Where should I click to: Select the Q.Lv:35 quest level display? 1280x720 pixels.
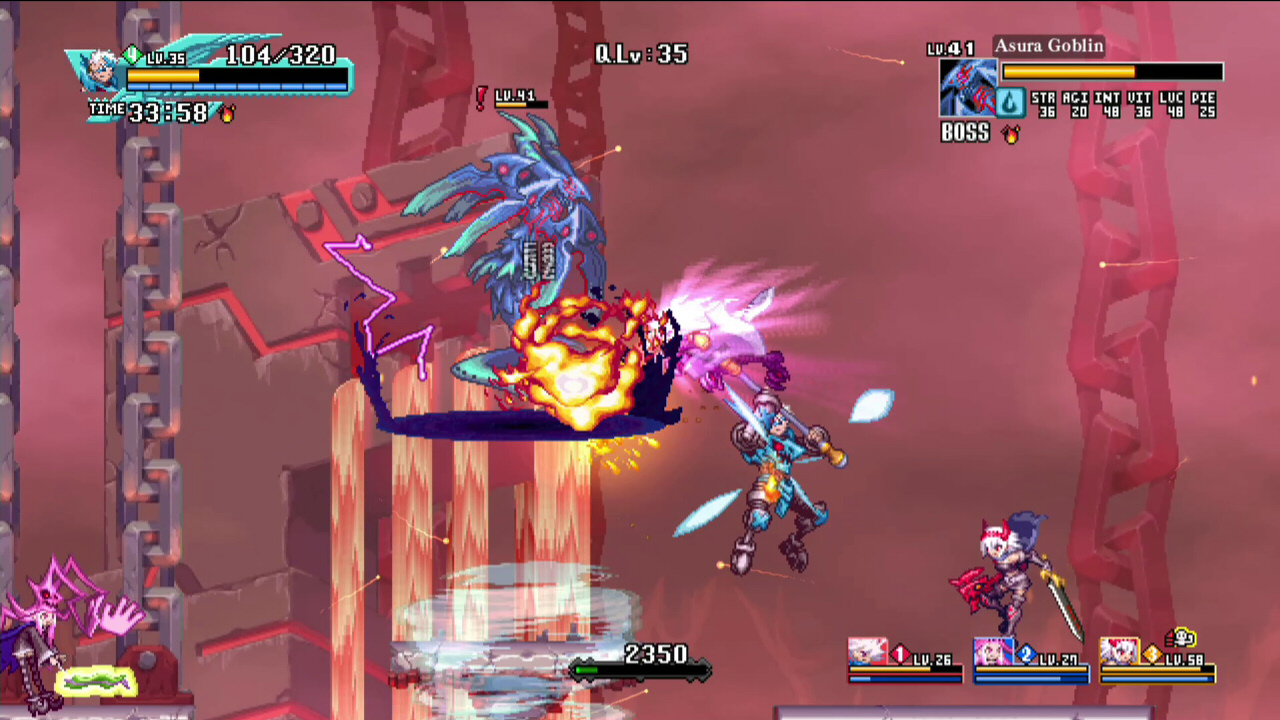(640, 54)
